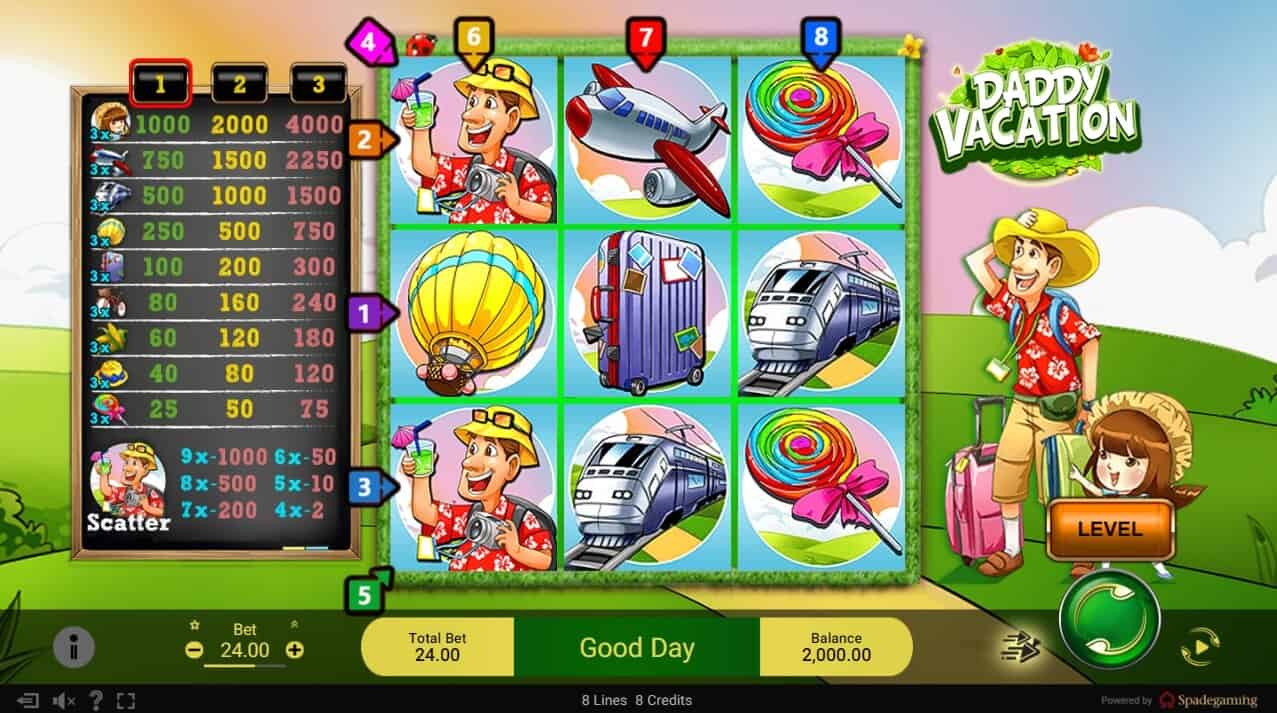Set the minimum bet using the star icon
Viewport: 1277px width, 713px height.
pyautogui.click(x=195, y=625)
